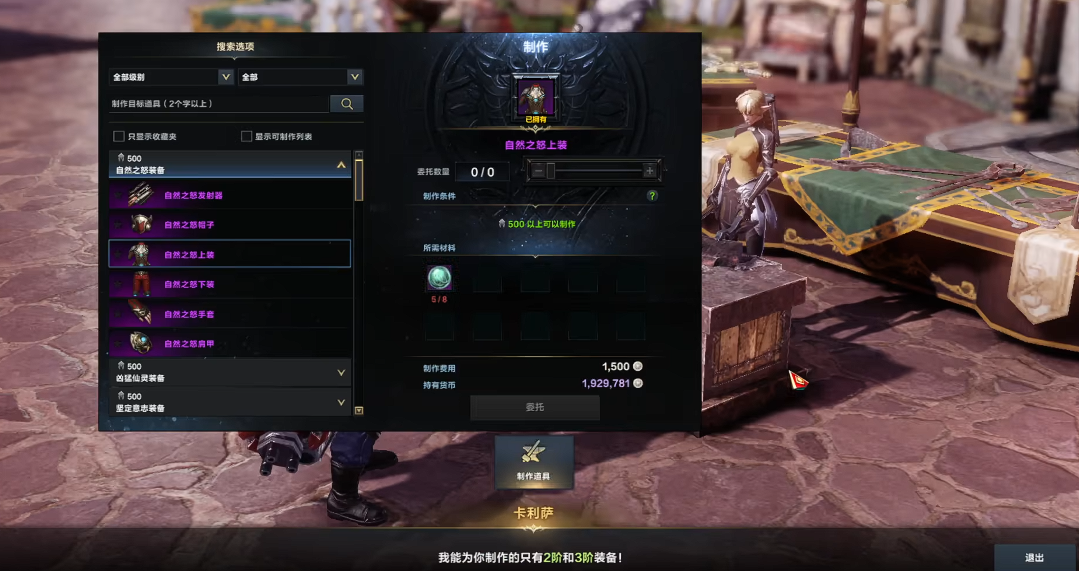Increase the 委托数量 with the plus button

(650, 171)
